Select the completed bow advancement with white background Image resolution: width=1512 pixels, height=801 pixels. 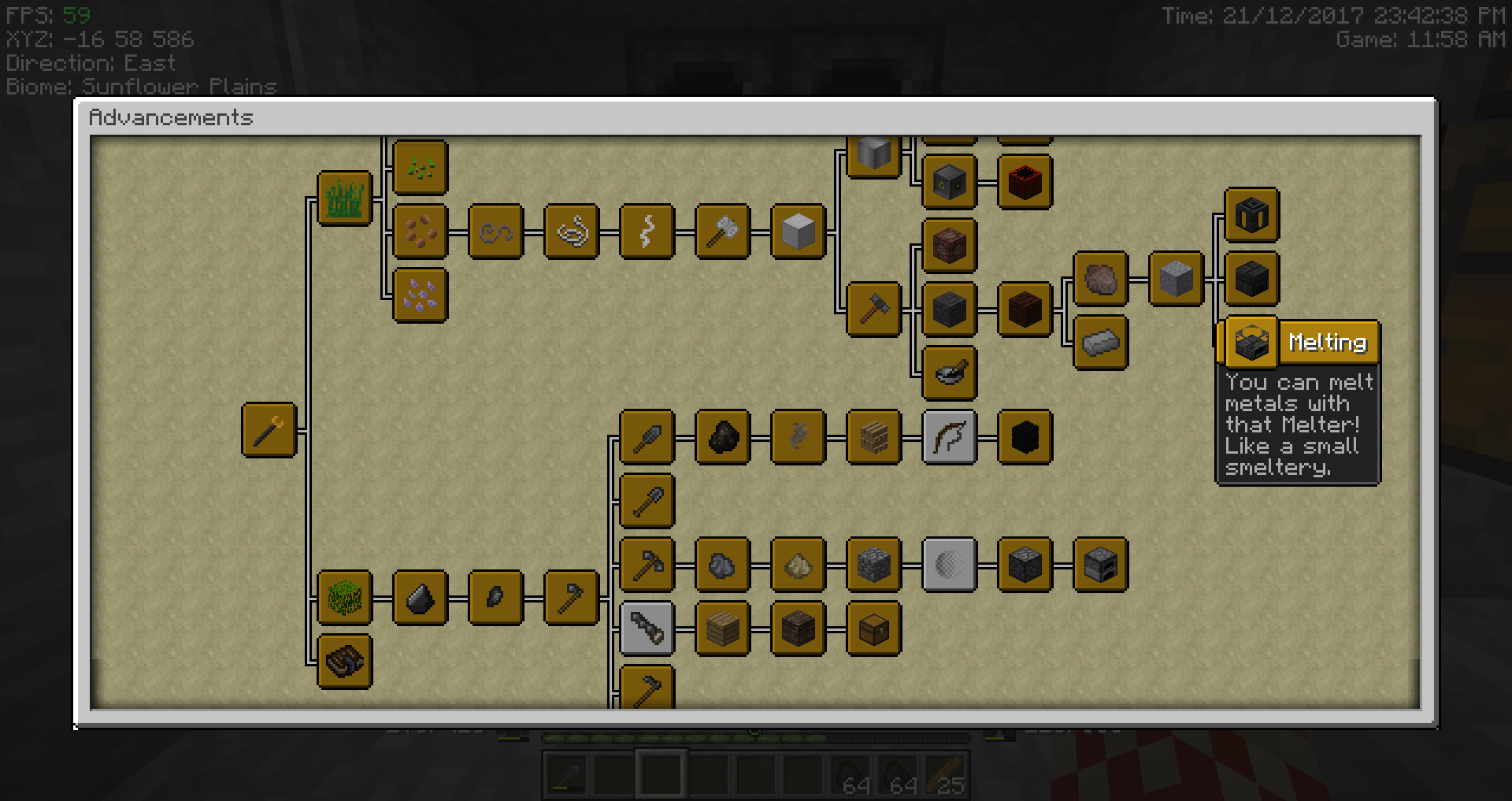(949, 439)
